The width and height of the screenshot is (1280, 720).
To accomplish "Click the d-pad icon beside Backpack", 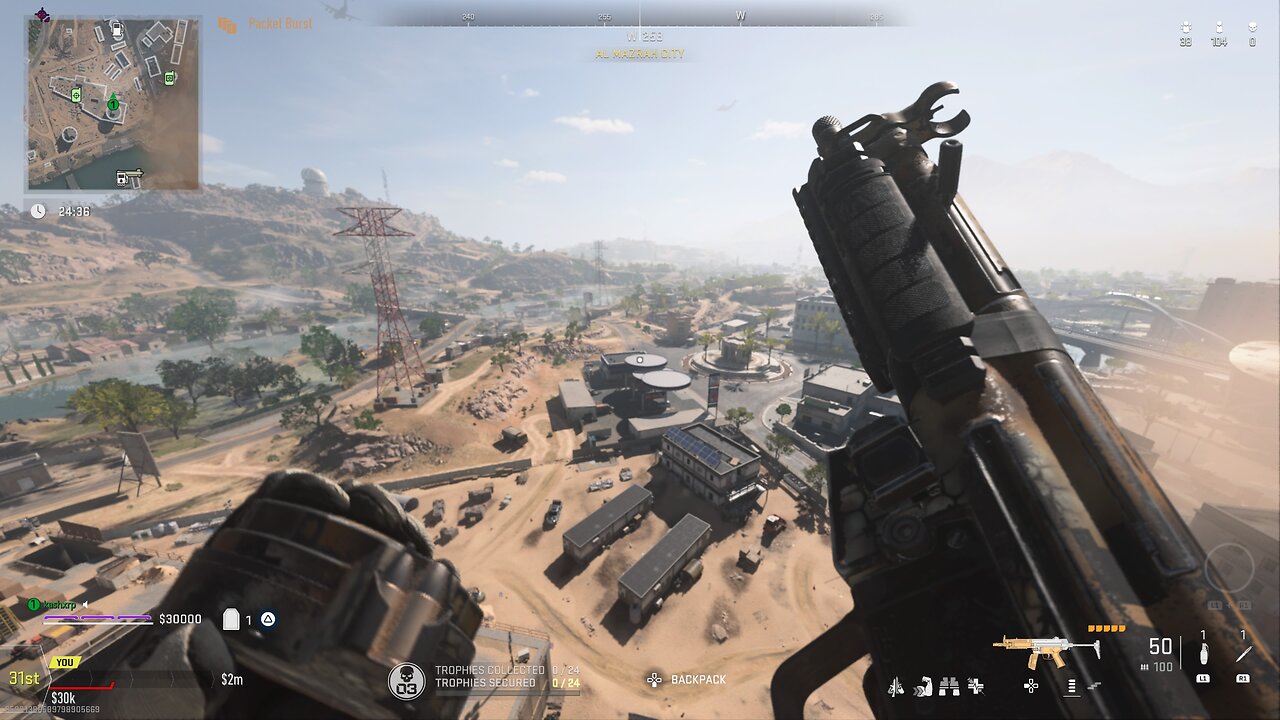I will coord(654,679).
